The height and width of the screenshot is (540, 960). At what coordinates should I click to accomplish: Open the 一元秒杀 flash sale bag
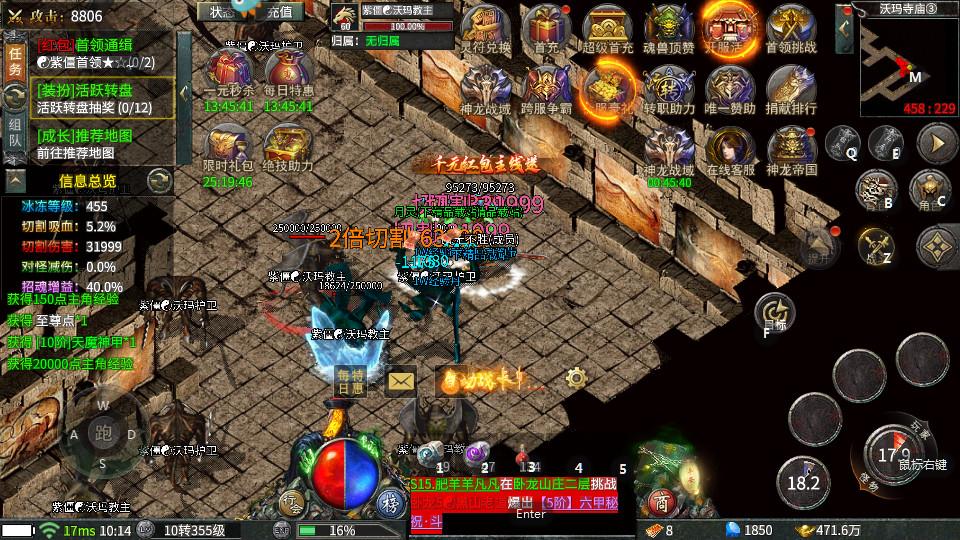229,70
